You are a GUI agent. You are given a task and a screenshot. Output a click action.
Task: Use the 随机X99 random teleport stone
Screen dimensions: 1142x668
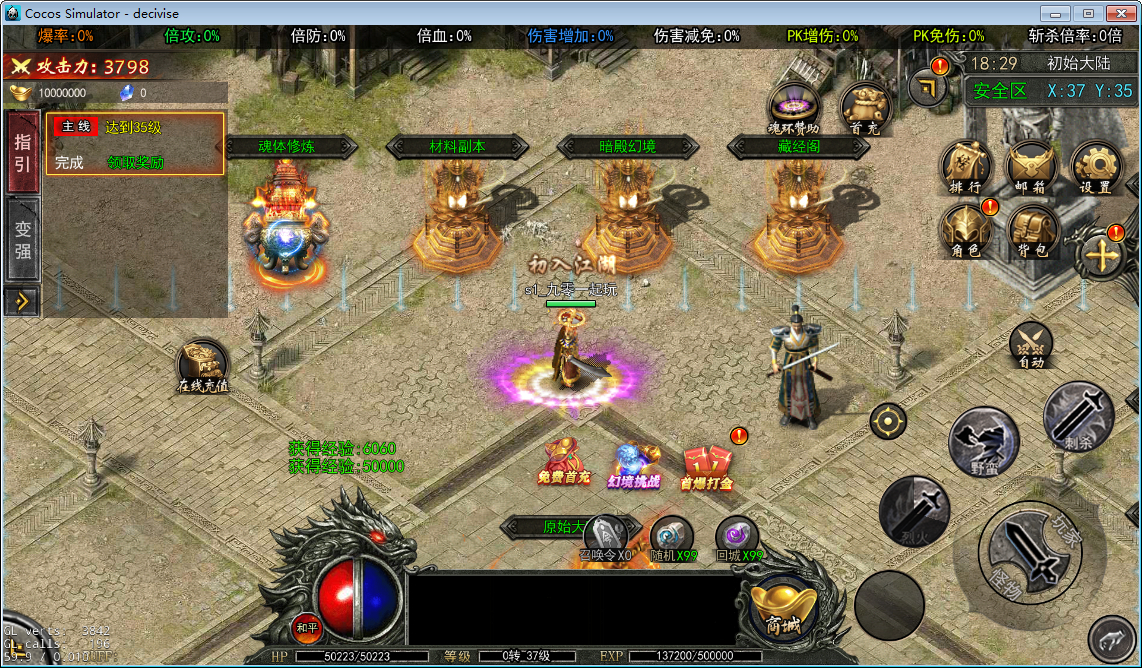click(672, 538)
